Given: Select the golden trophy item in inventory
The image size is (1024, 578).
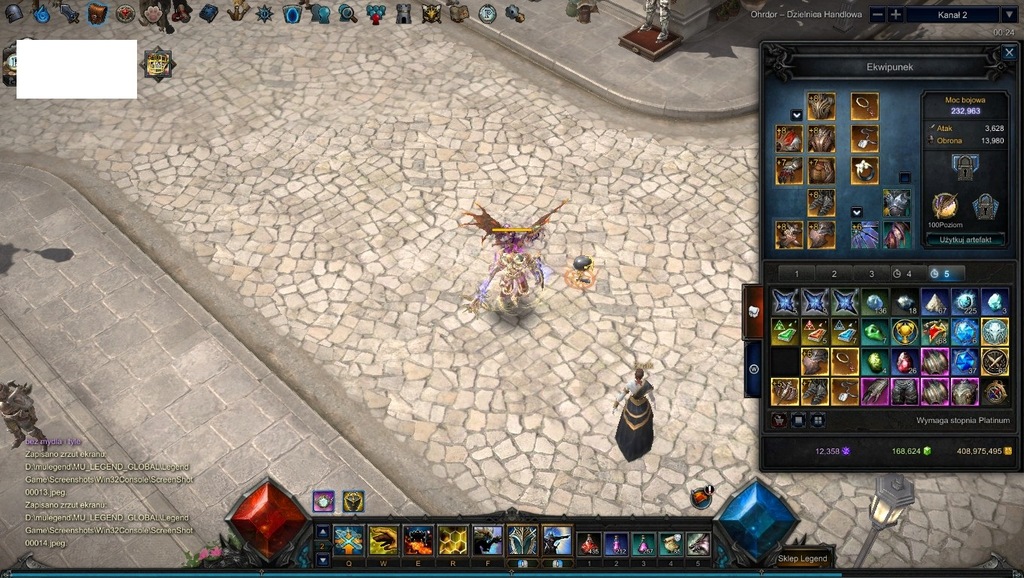Looking at the screenshot, I should [x=905, y=332].
